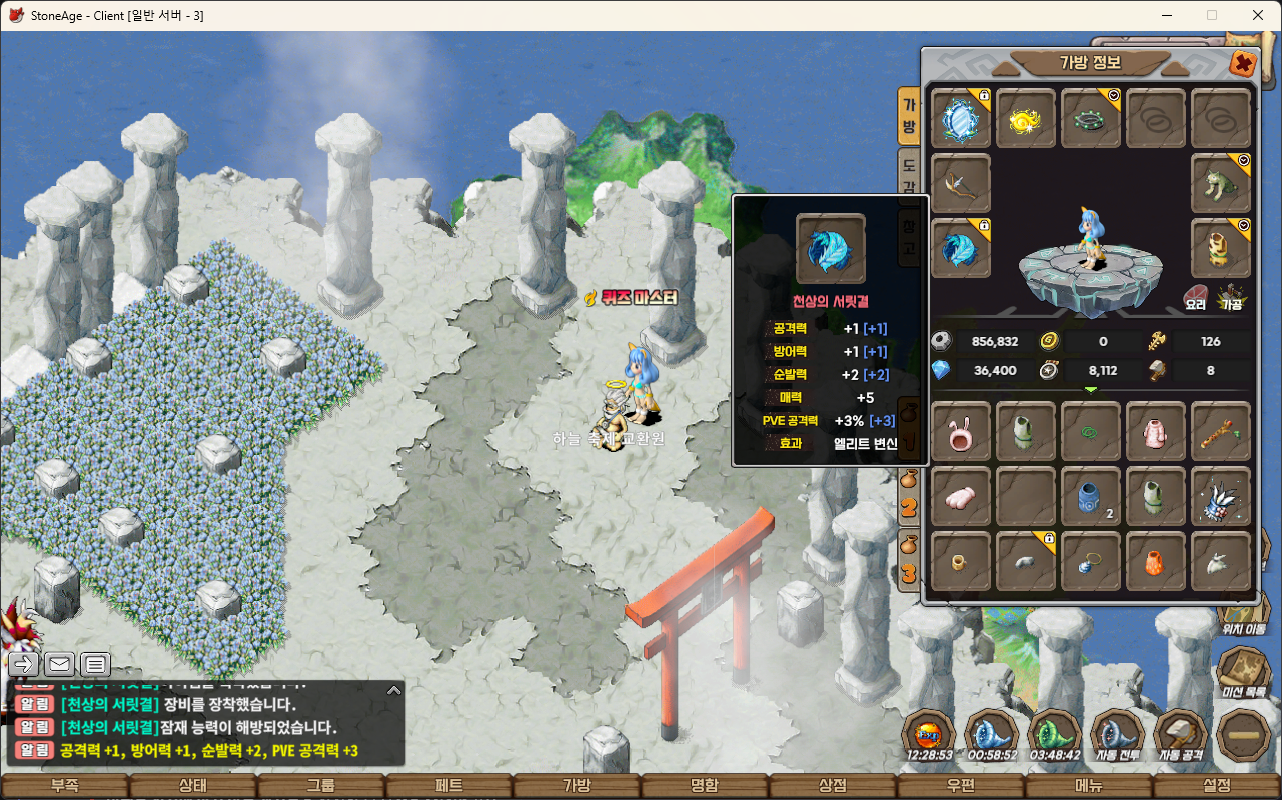Open the 상점 shop menu
This screenshot has width=1282, height=800.
coord(833,786)
